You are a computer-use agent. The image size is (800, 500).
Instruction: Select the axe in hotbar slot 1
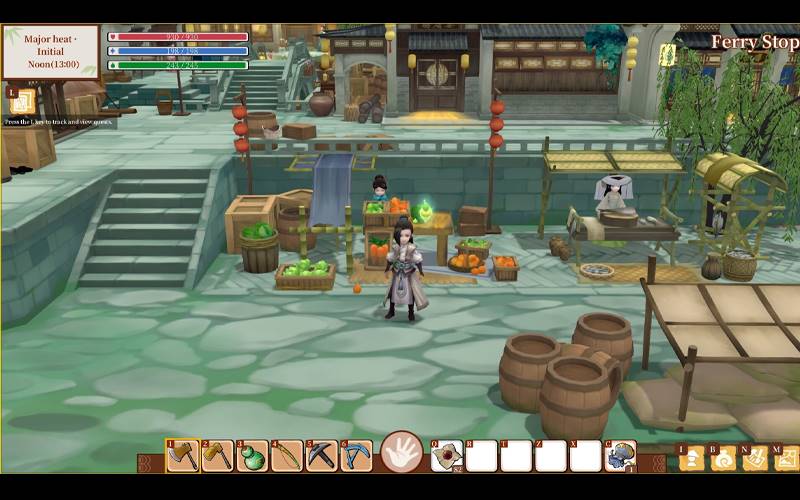pos(183,455)
